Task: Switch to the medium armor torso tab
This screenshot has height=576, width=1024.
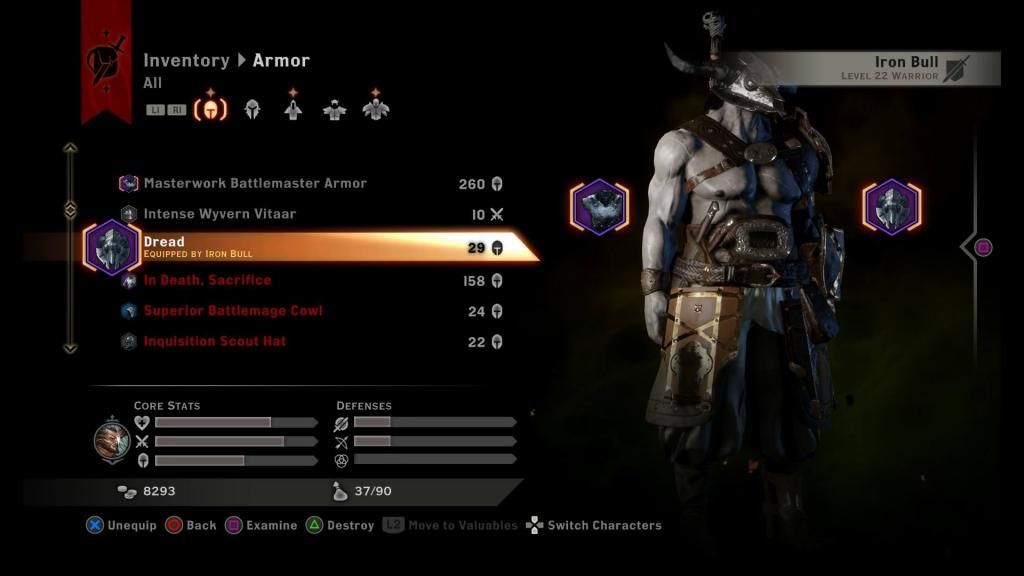Action: (334, 109)
